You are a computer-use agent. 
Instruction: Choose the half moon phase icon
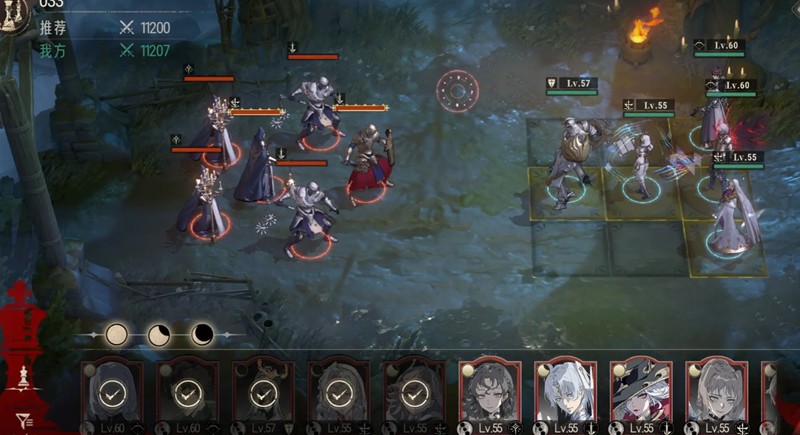click(160, 335)
